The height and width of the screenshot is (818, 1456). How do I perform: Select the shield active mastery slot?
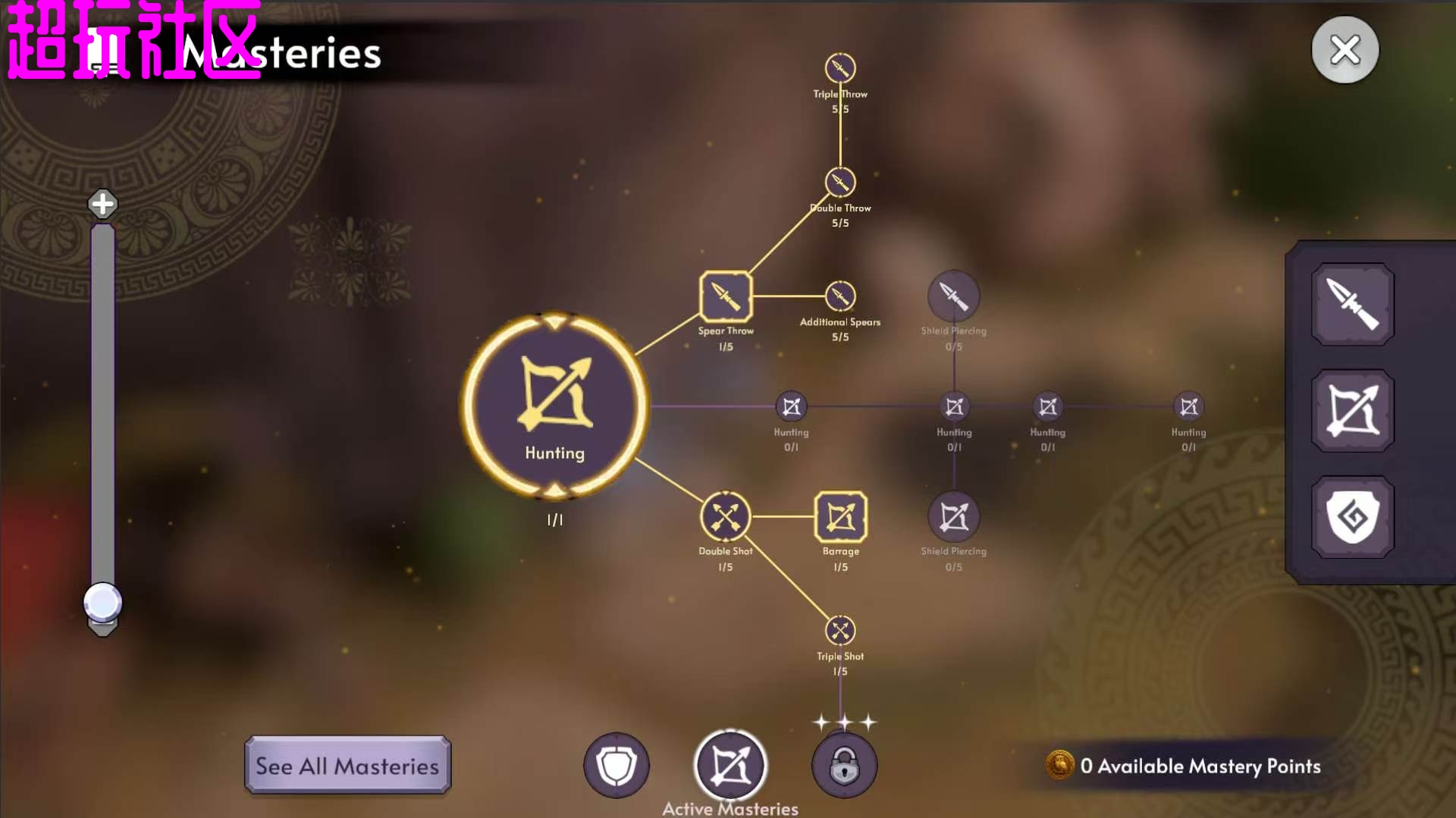[x=617, y=766]
